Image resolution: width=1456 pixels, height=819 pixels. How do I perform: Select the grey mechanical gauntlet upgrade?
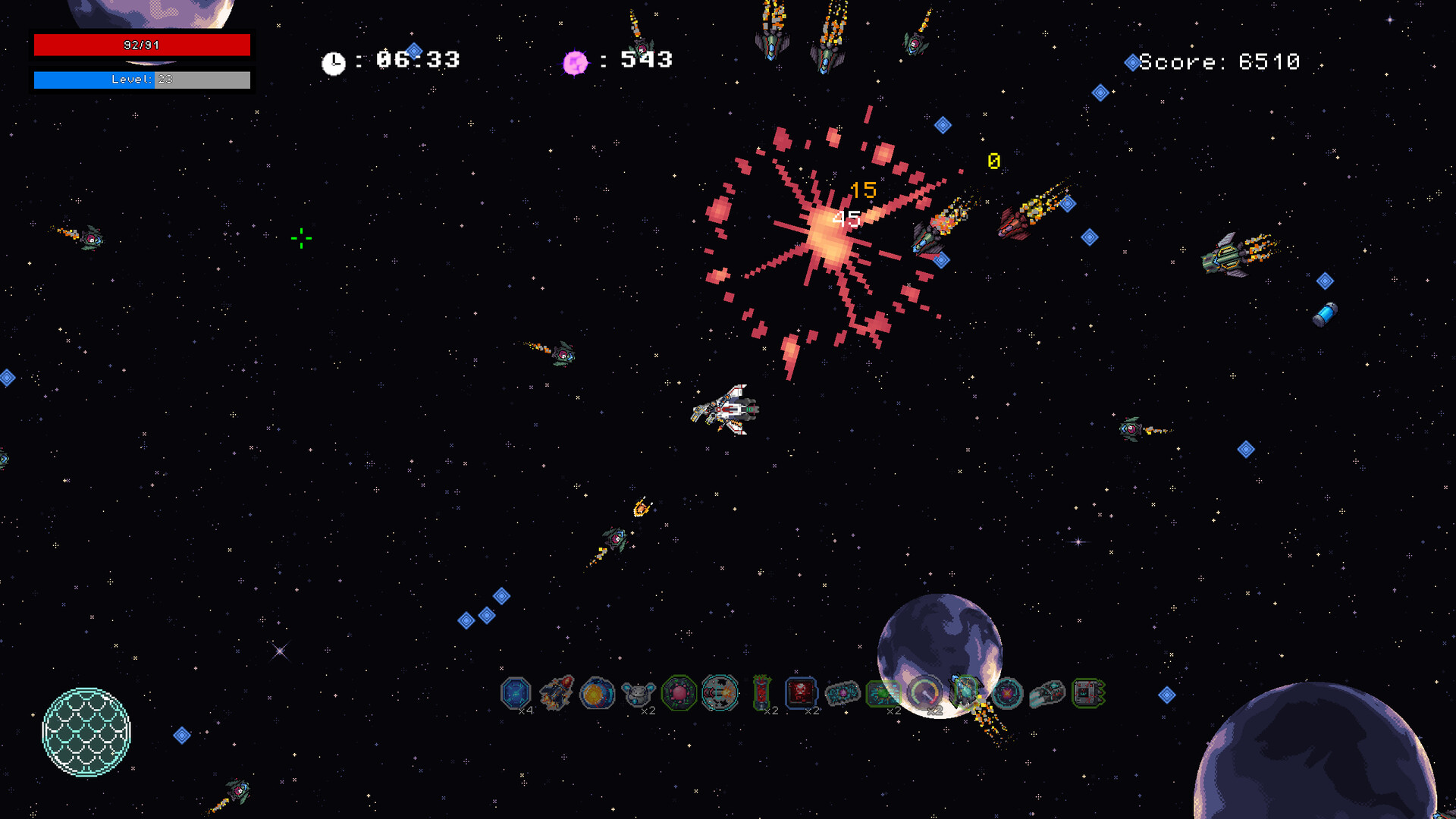coord(1048,693)
